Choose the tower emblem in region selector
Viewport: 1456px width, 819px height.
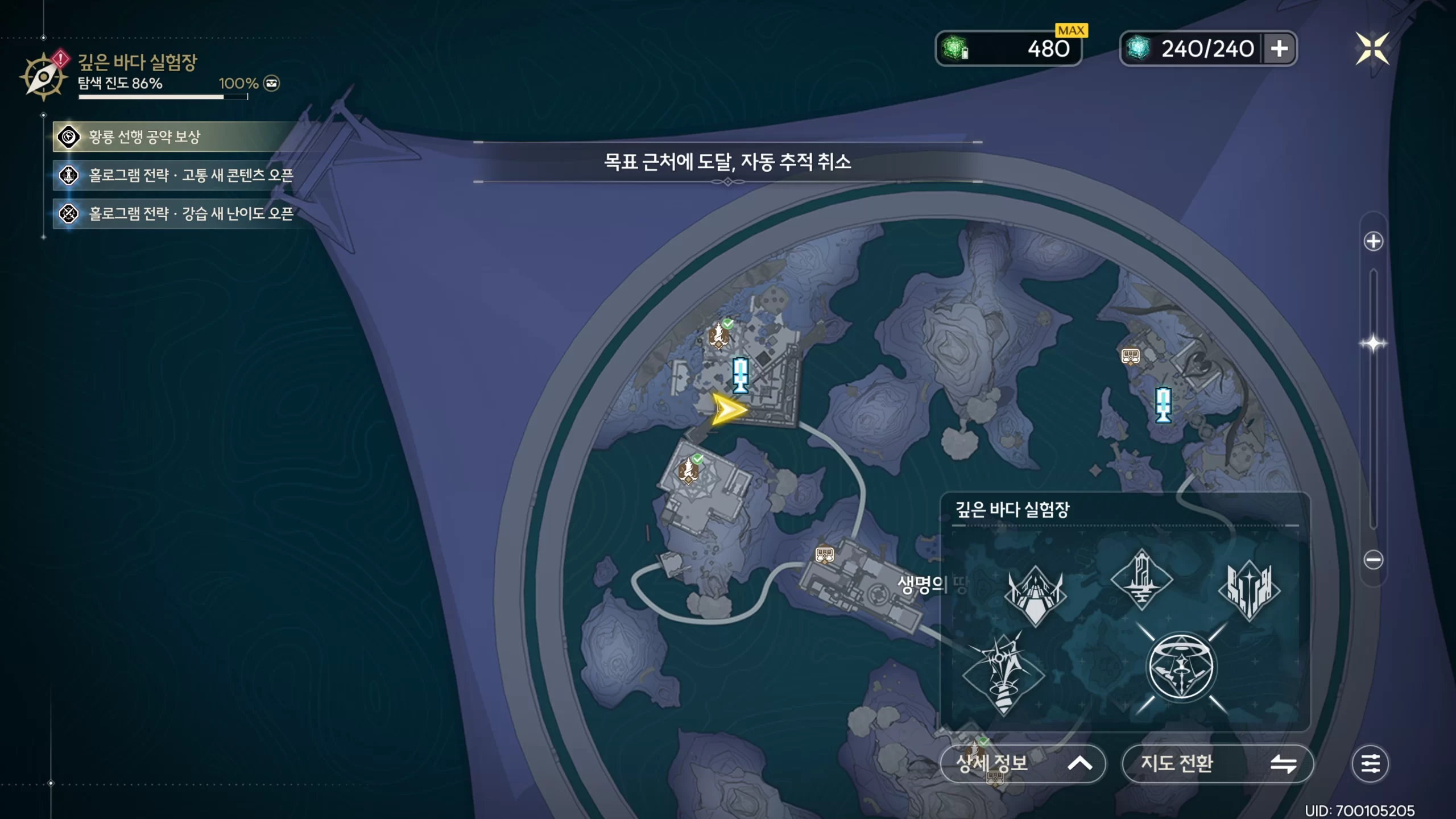1141,579
